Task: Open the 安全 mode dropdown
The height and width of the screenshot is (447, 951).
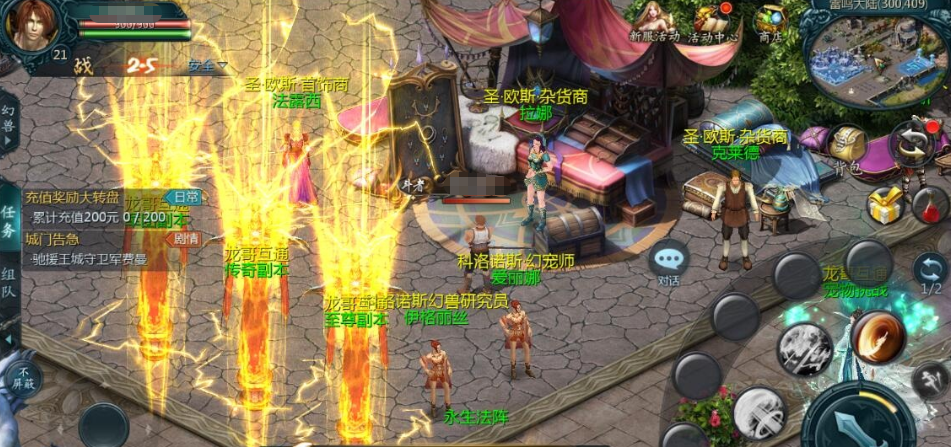Action: click(207, 66)
